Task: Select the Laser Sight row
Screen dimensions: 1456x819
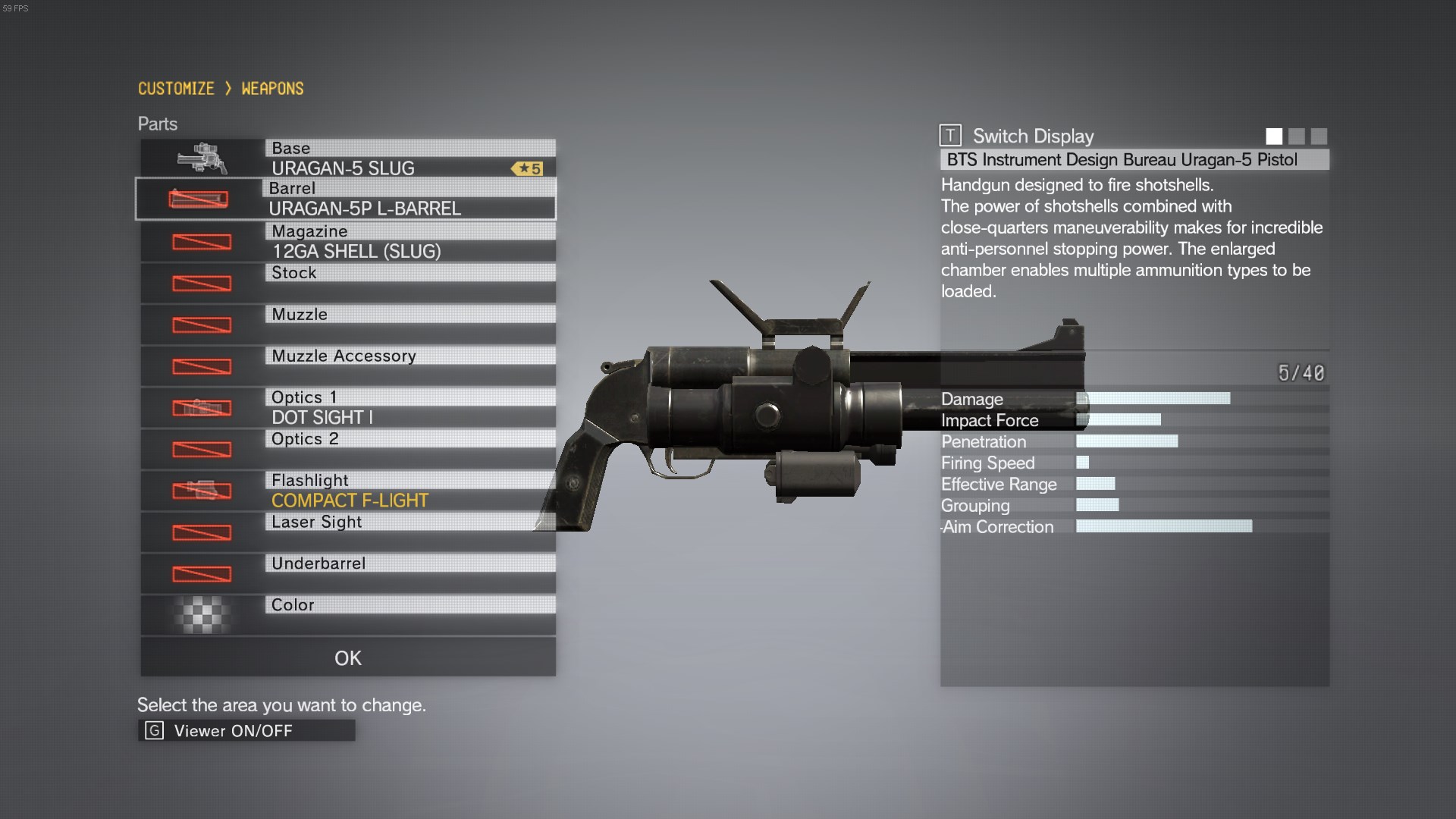Action: 347,532
